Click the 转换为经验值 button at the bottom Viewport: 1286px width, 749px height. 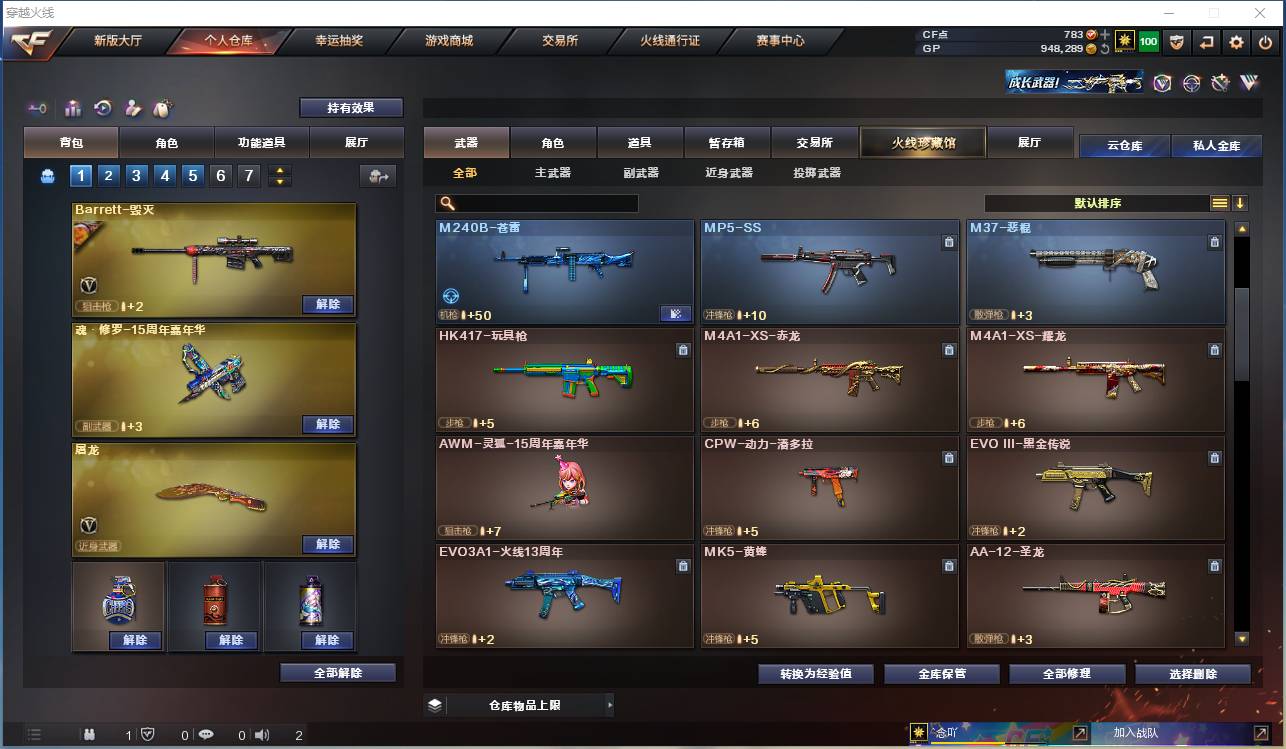[815, 673]
